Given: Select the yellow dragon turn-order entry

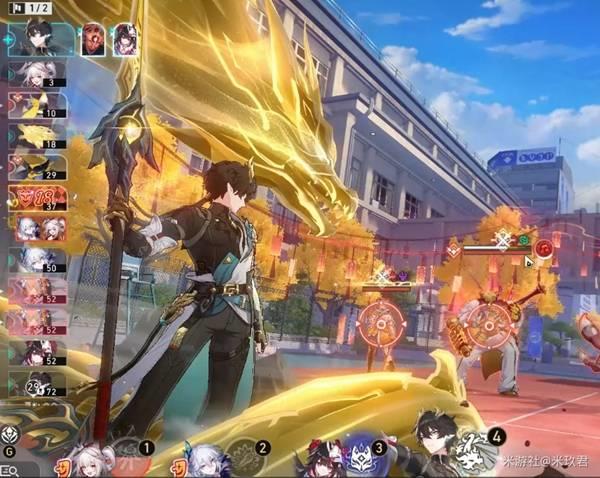Looking at the screenshot, I should pos(38,136).
